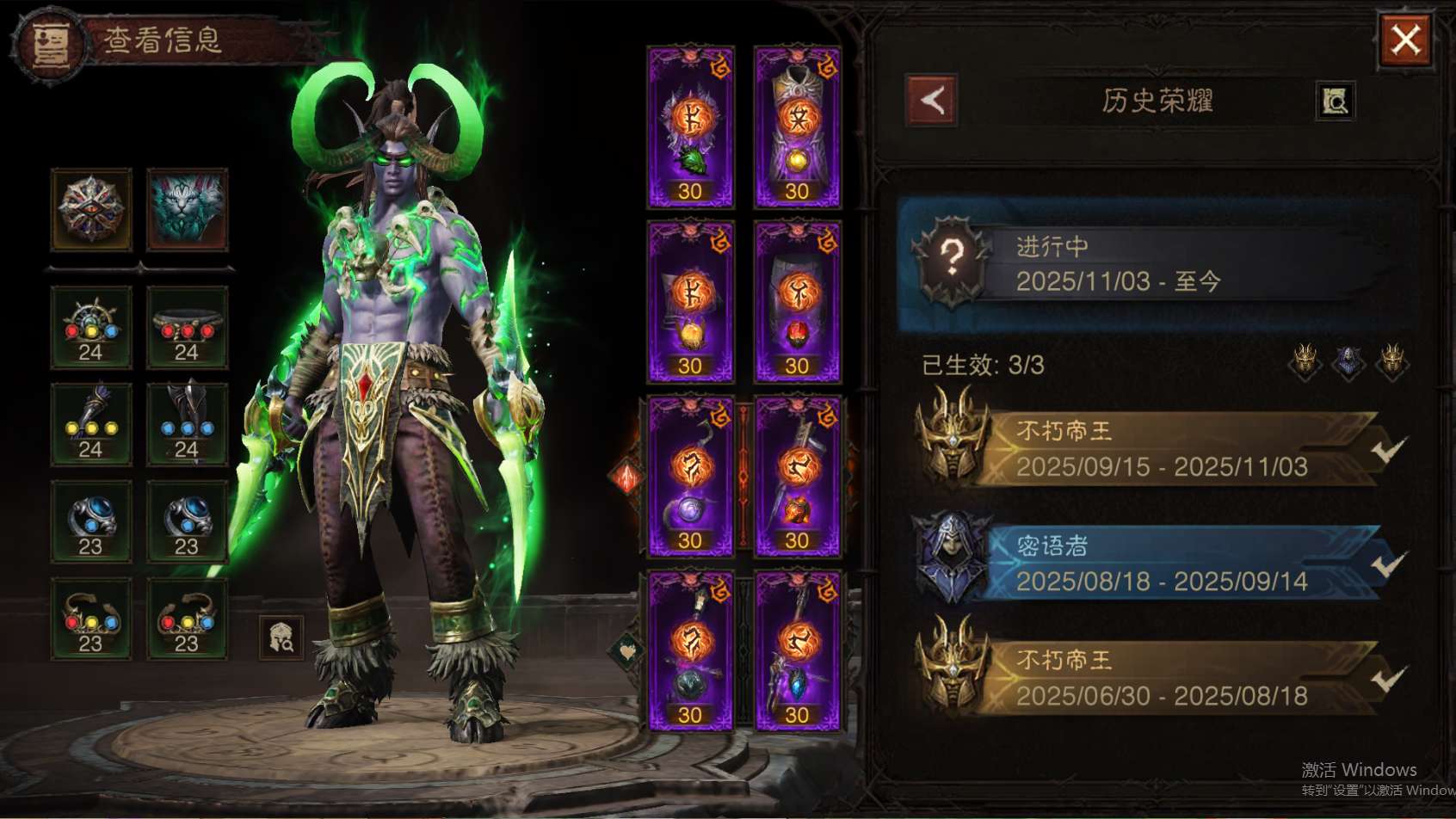Select the level 24 gloves with blue gems

coord(187,425)
